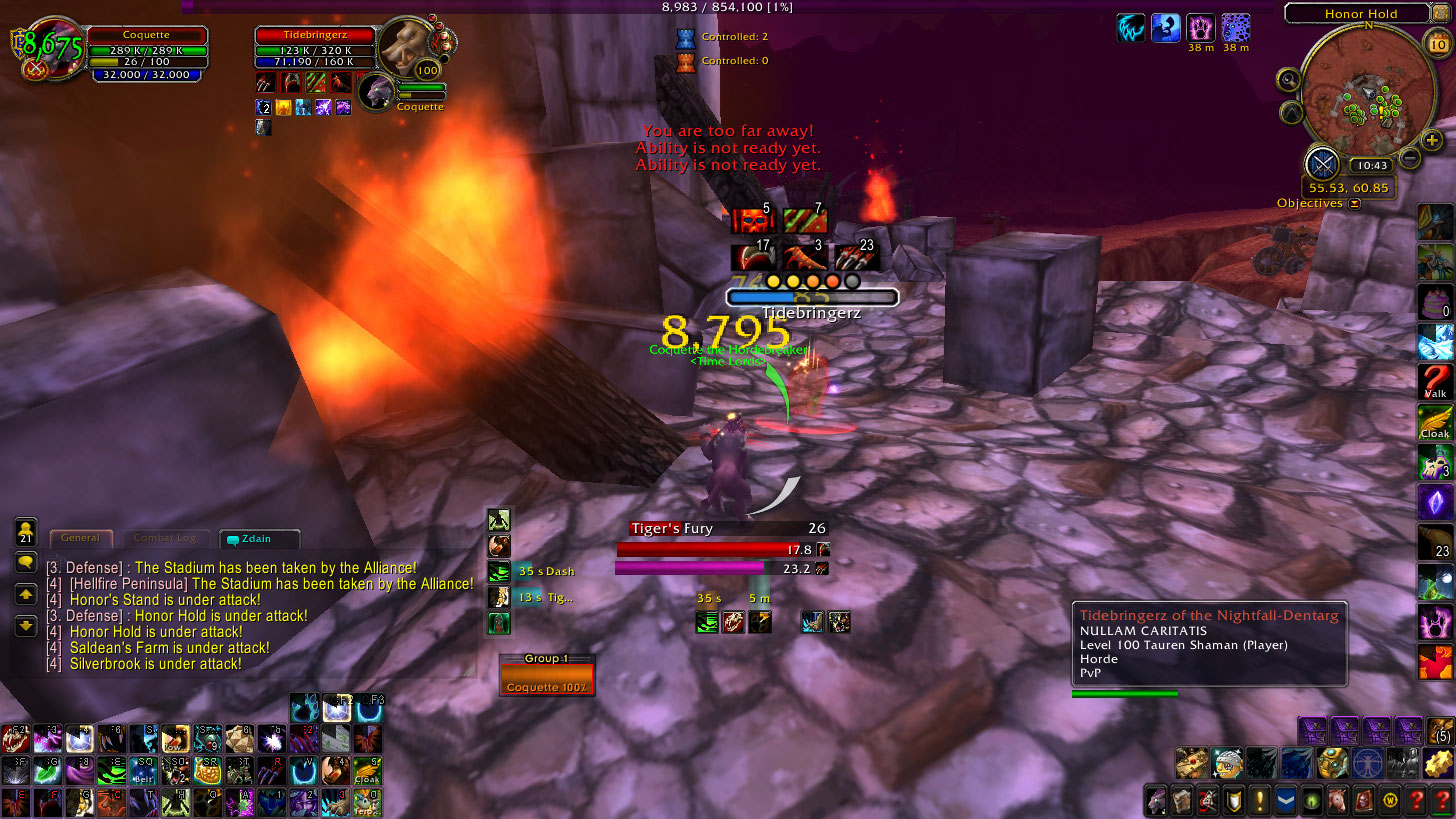
Task: Click the red question mark Valk button
Action: tap(1435, 381)
